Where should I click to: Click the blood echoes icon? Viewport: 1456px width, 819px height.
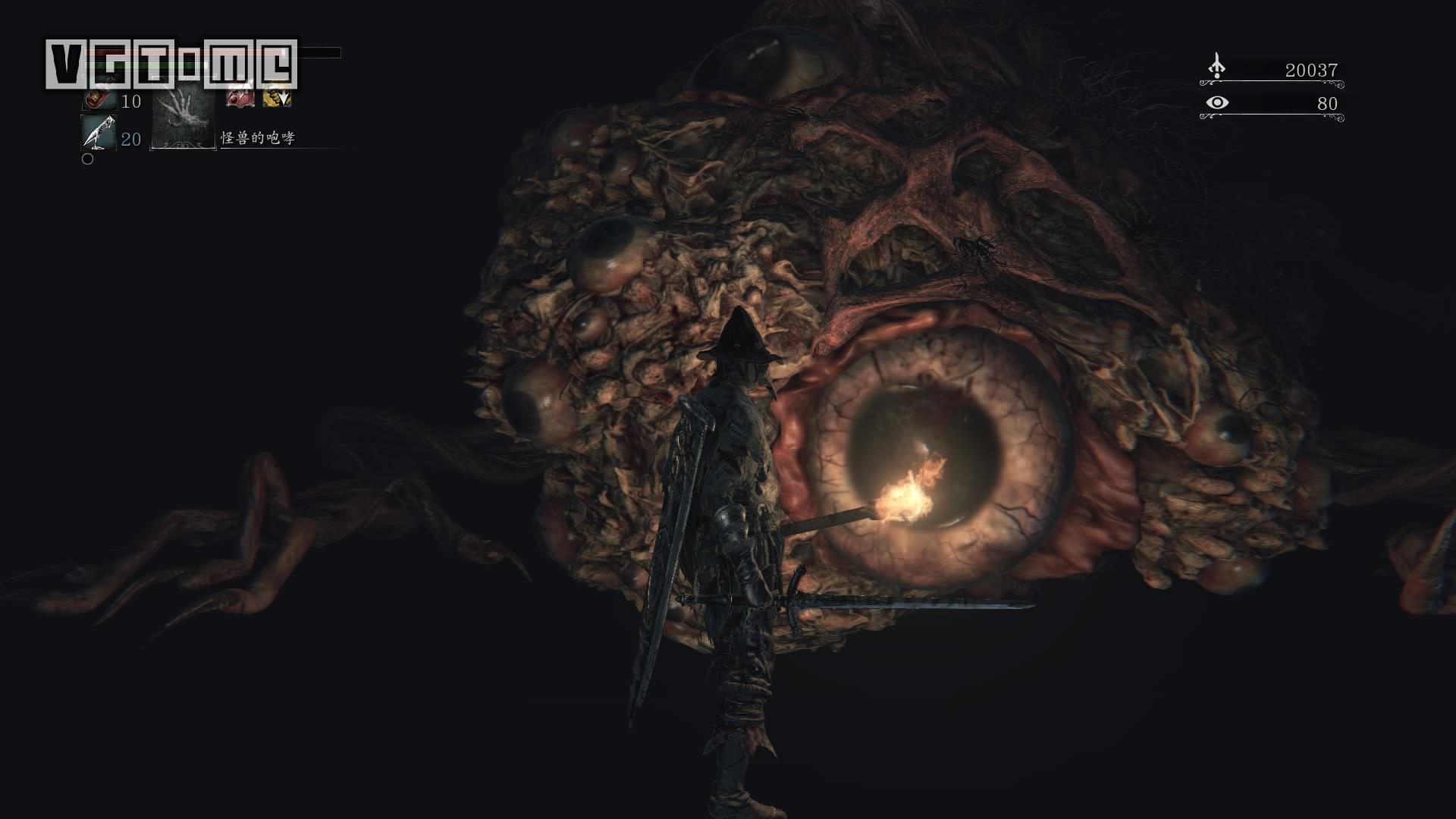click(x=1216, y=67)
